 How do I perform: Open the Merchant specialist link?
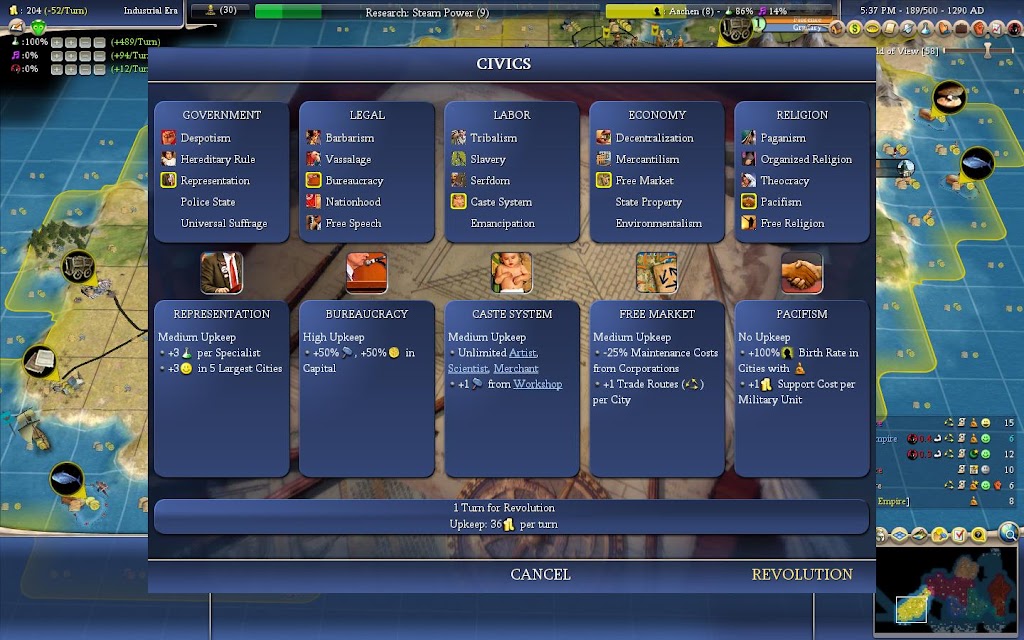[x=516, y=368]
